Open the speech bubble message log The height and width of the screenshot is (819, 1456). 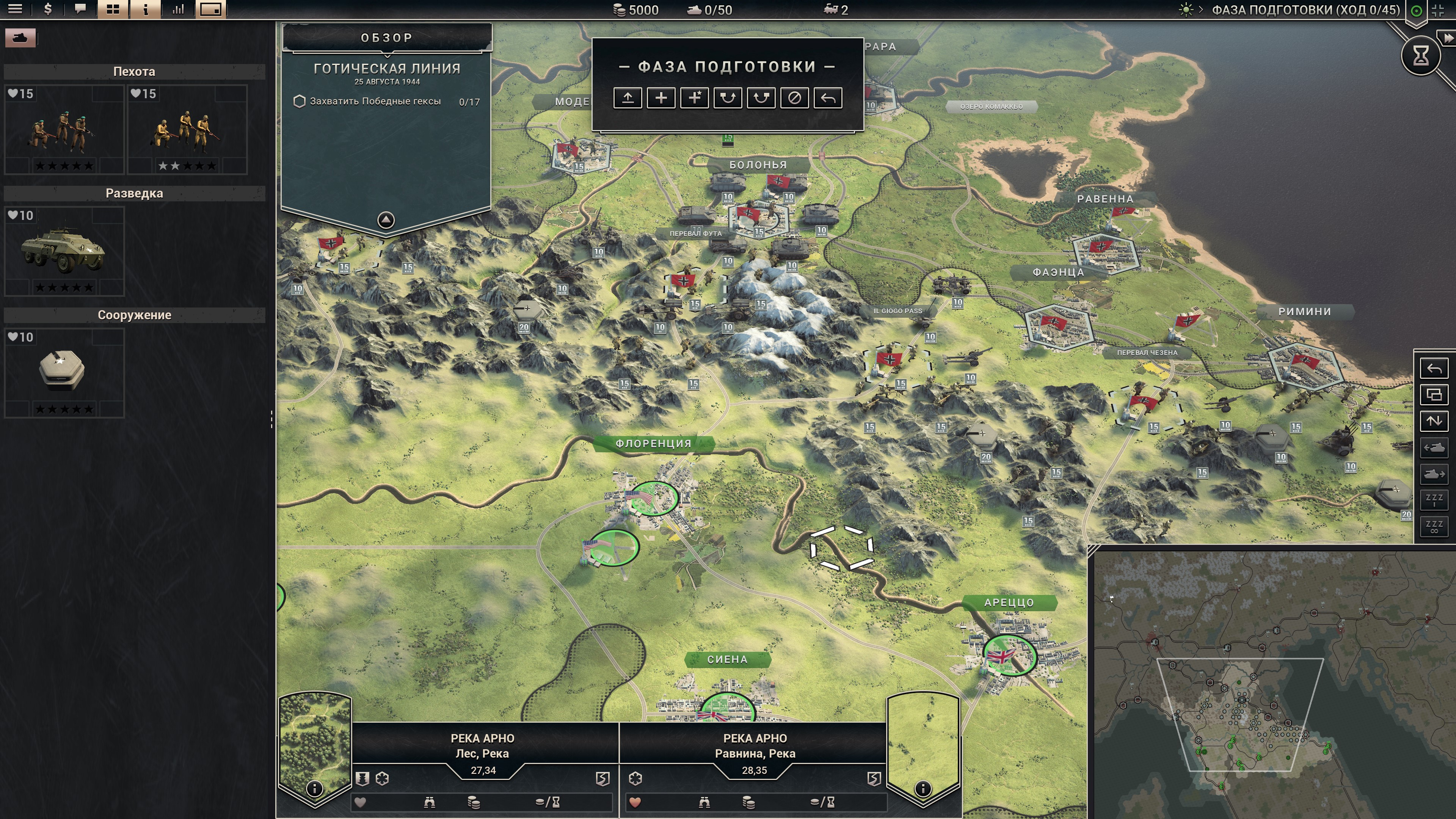point(80,9)
